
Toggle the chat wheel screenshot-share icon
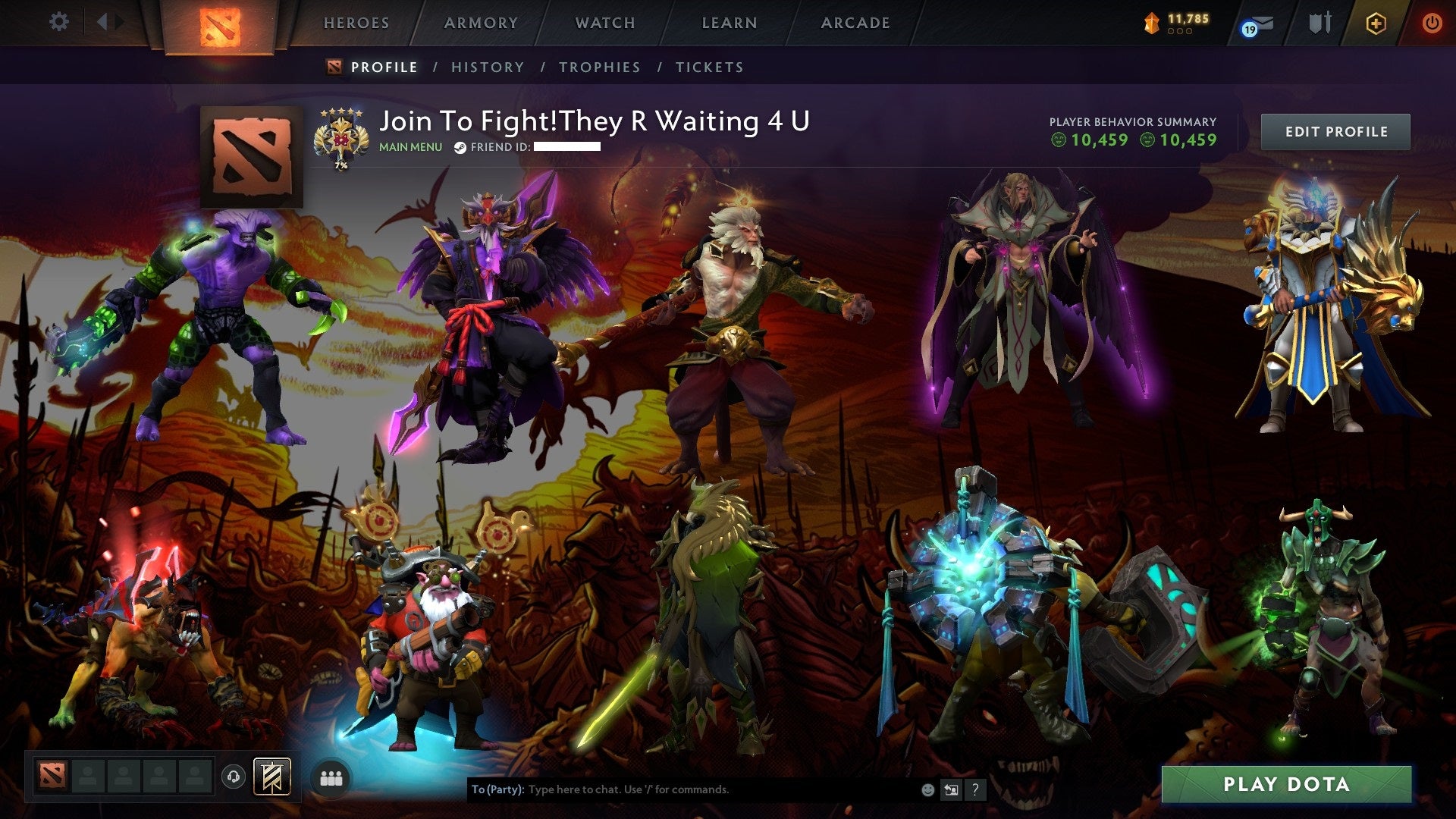coord(952,789)
